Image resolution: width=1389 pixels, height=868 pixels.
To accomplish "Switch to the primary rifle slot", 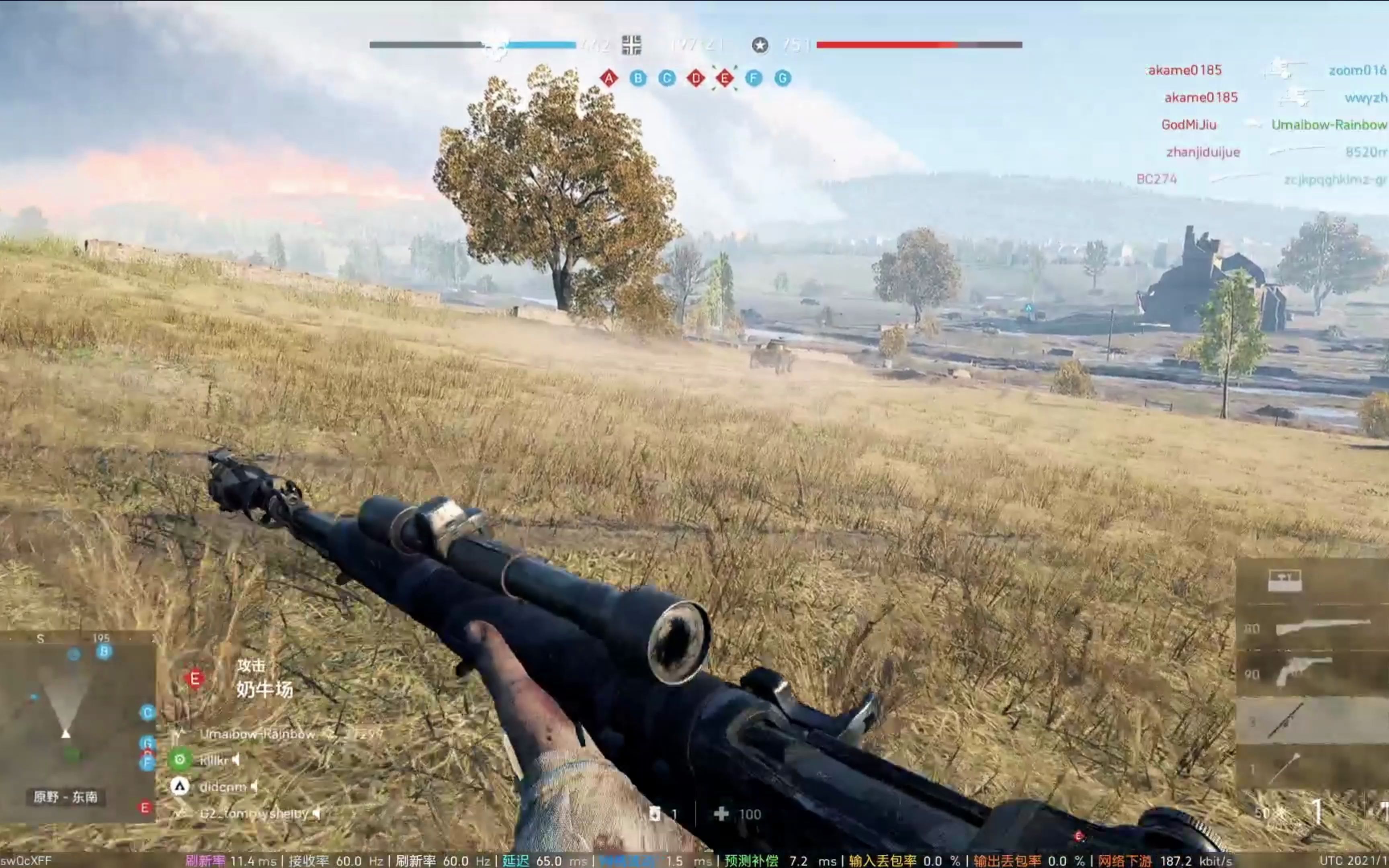I will tap(1320, 627).
